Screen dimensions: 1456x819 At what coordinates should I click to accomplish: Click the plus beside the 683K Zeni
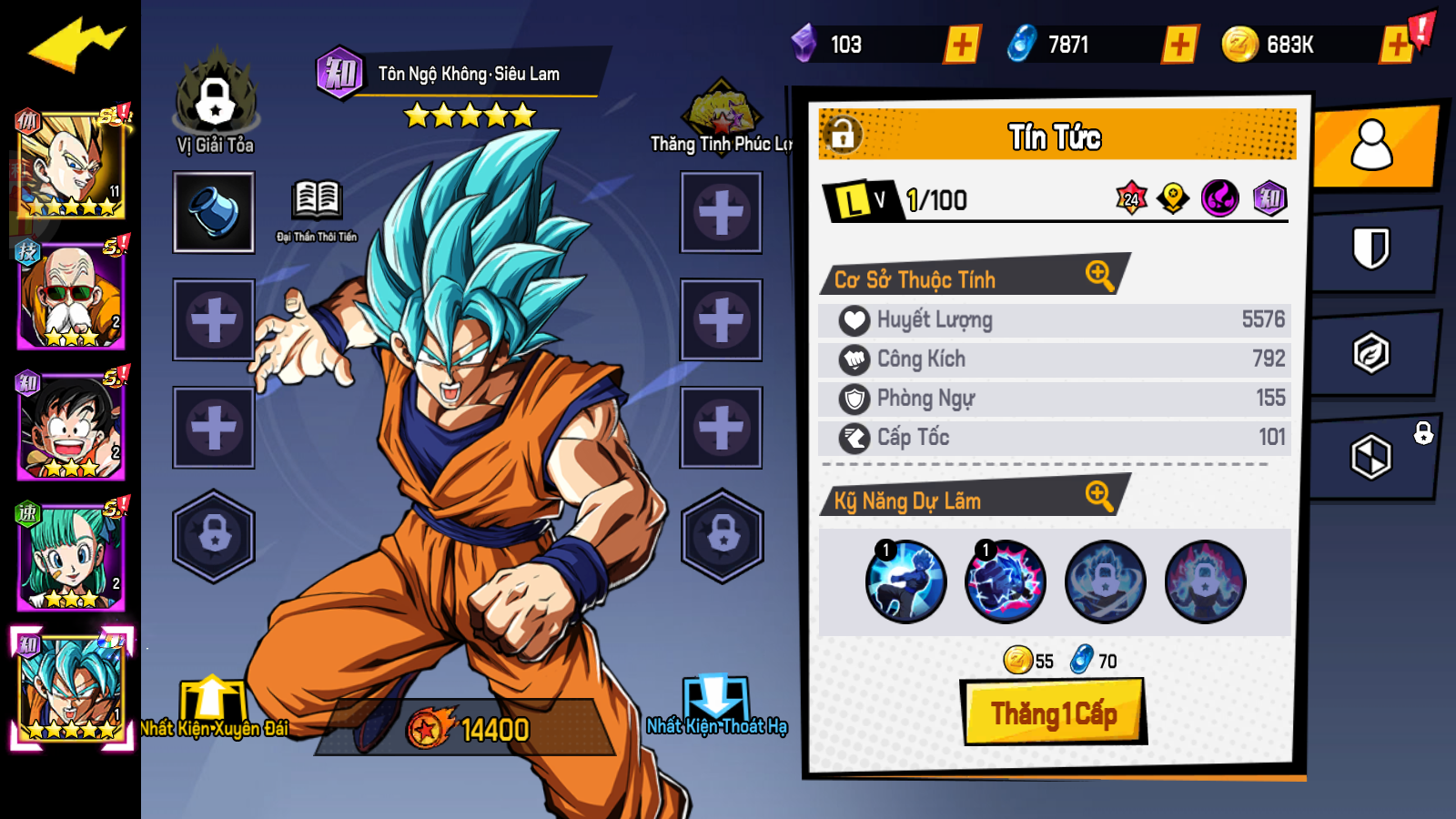[1393, 39]
